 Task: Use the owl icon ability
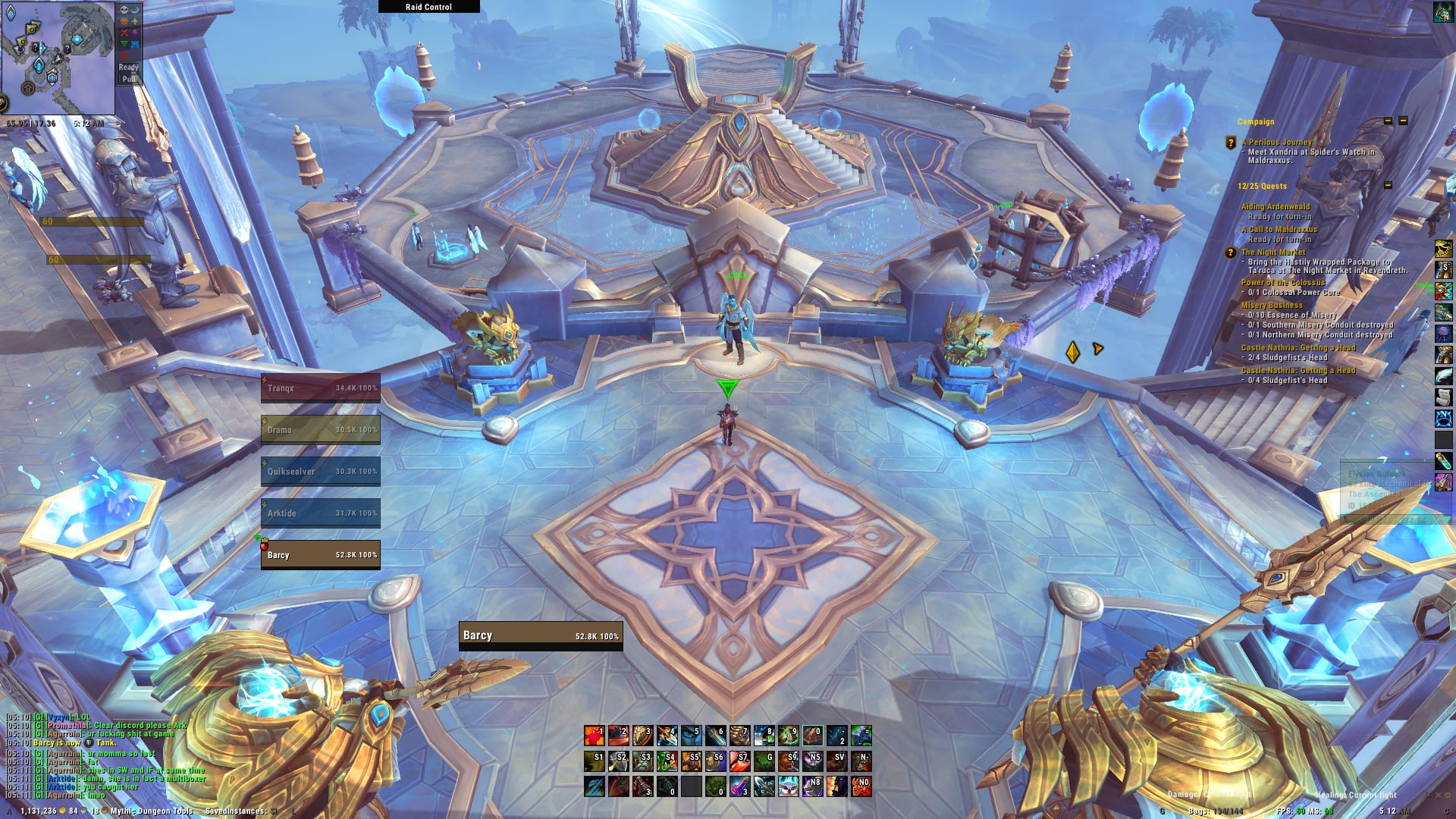pos(788,786)
